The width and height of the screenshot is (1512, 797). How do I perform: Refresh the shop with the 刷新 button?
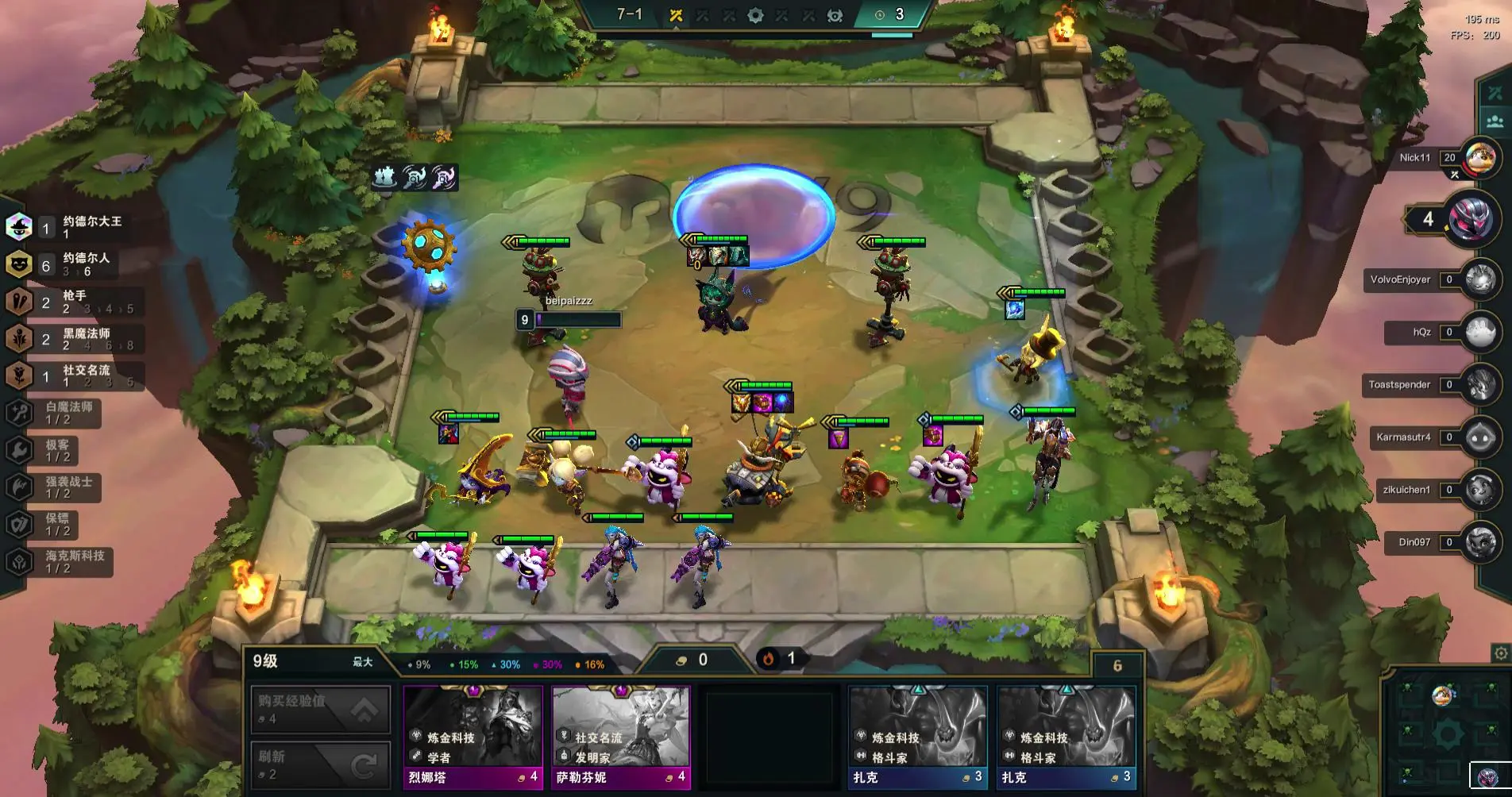tap(321, 764)
